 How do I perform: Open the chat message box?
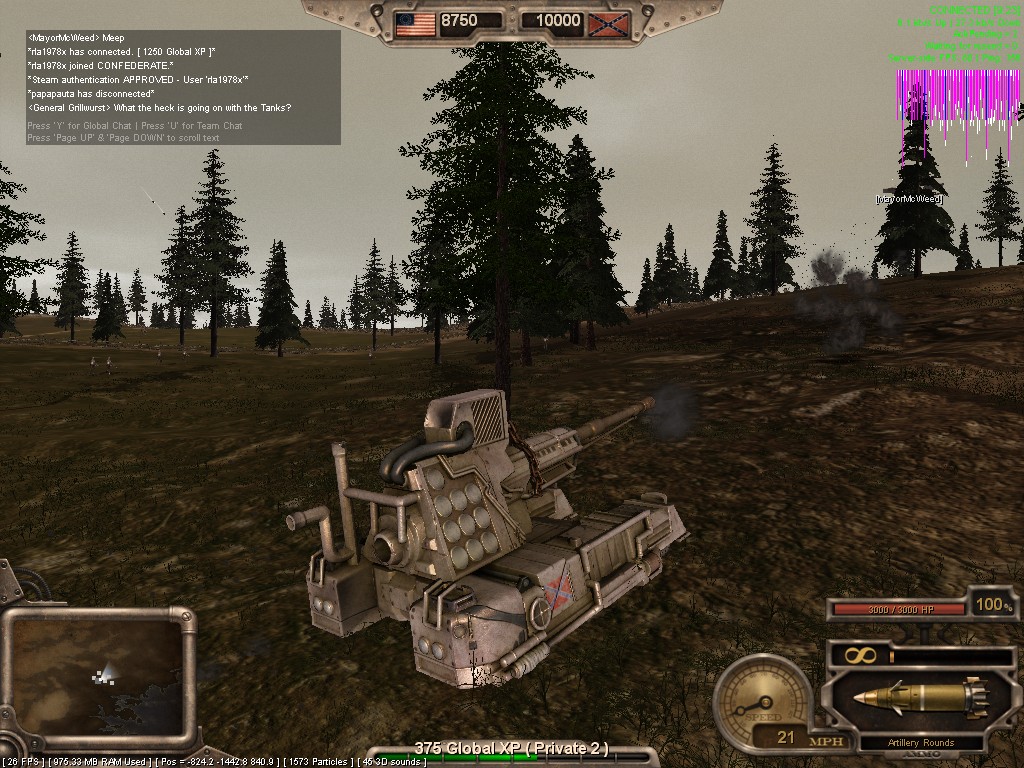click(183, 87)
